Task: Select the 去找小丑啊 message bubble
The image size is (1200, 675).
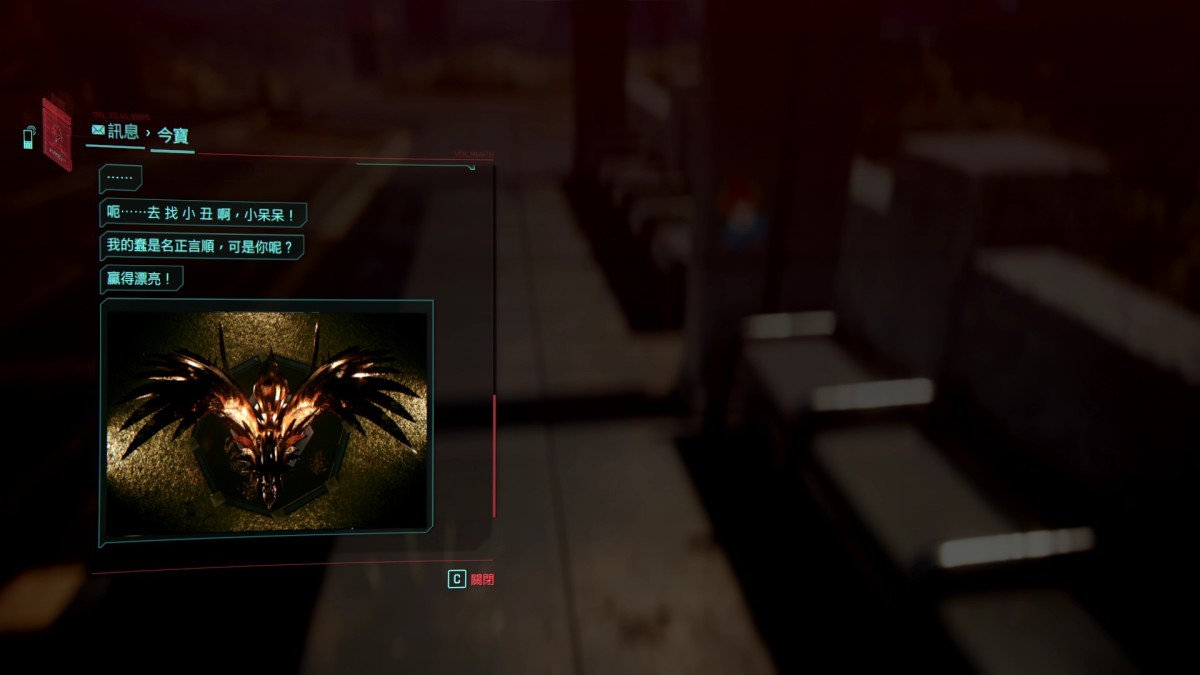Action: pyautogui.click(x=204, y=213)
